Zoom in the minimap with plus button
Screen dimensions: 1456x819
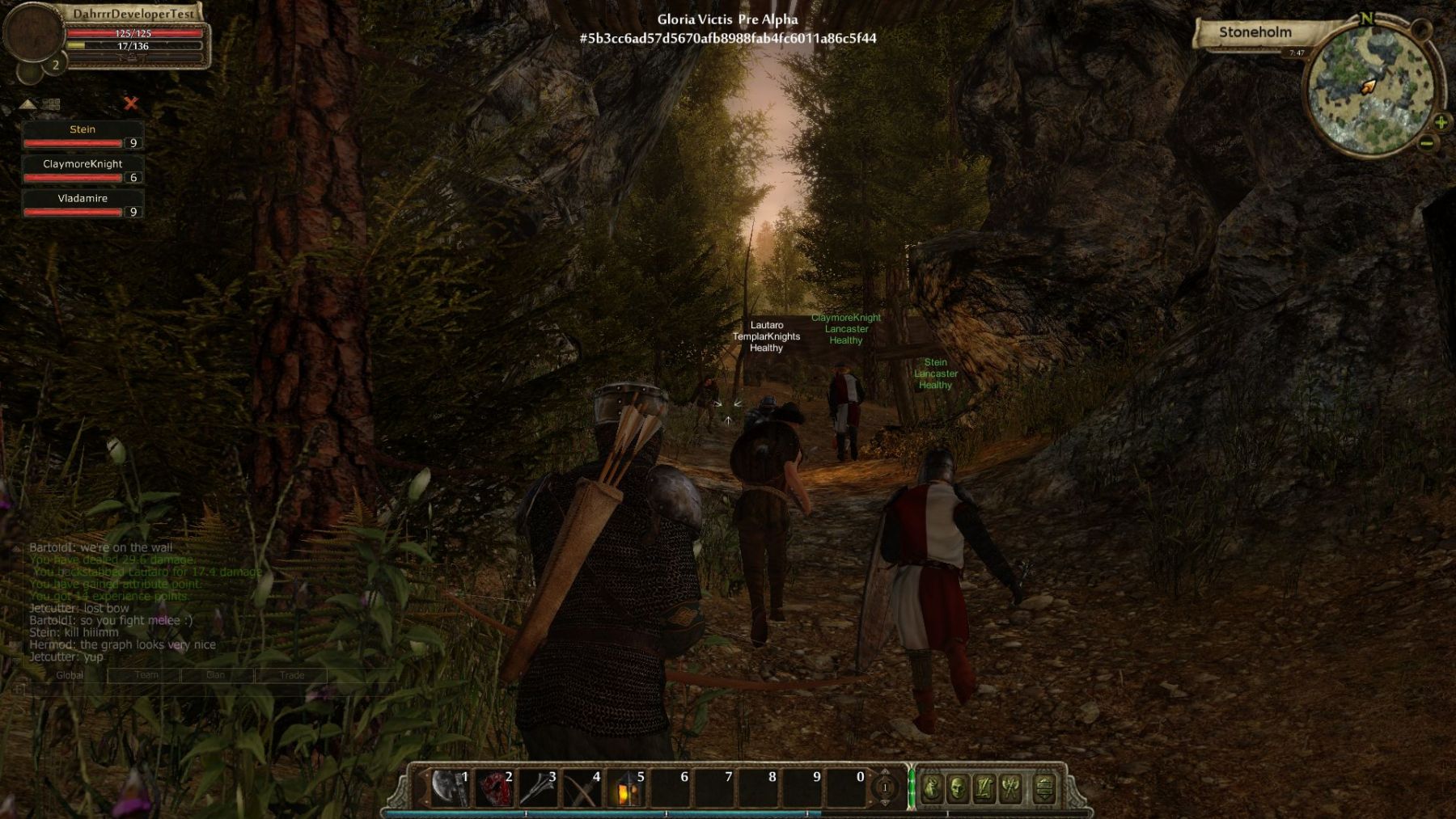1441,123
